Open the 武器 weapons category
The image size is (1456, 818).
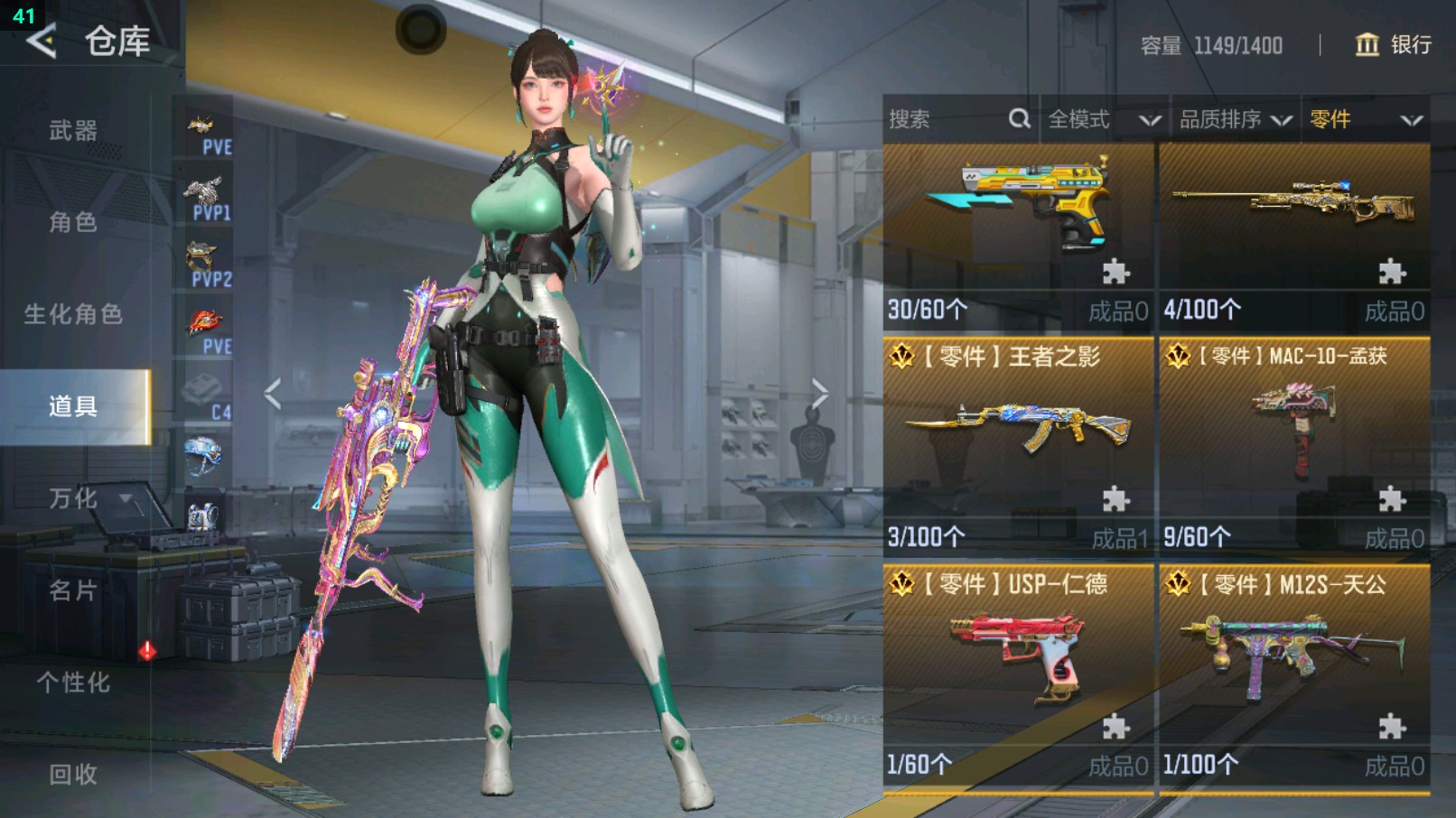point(73,131)
